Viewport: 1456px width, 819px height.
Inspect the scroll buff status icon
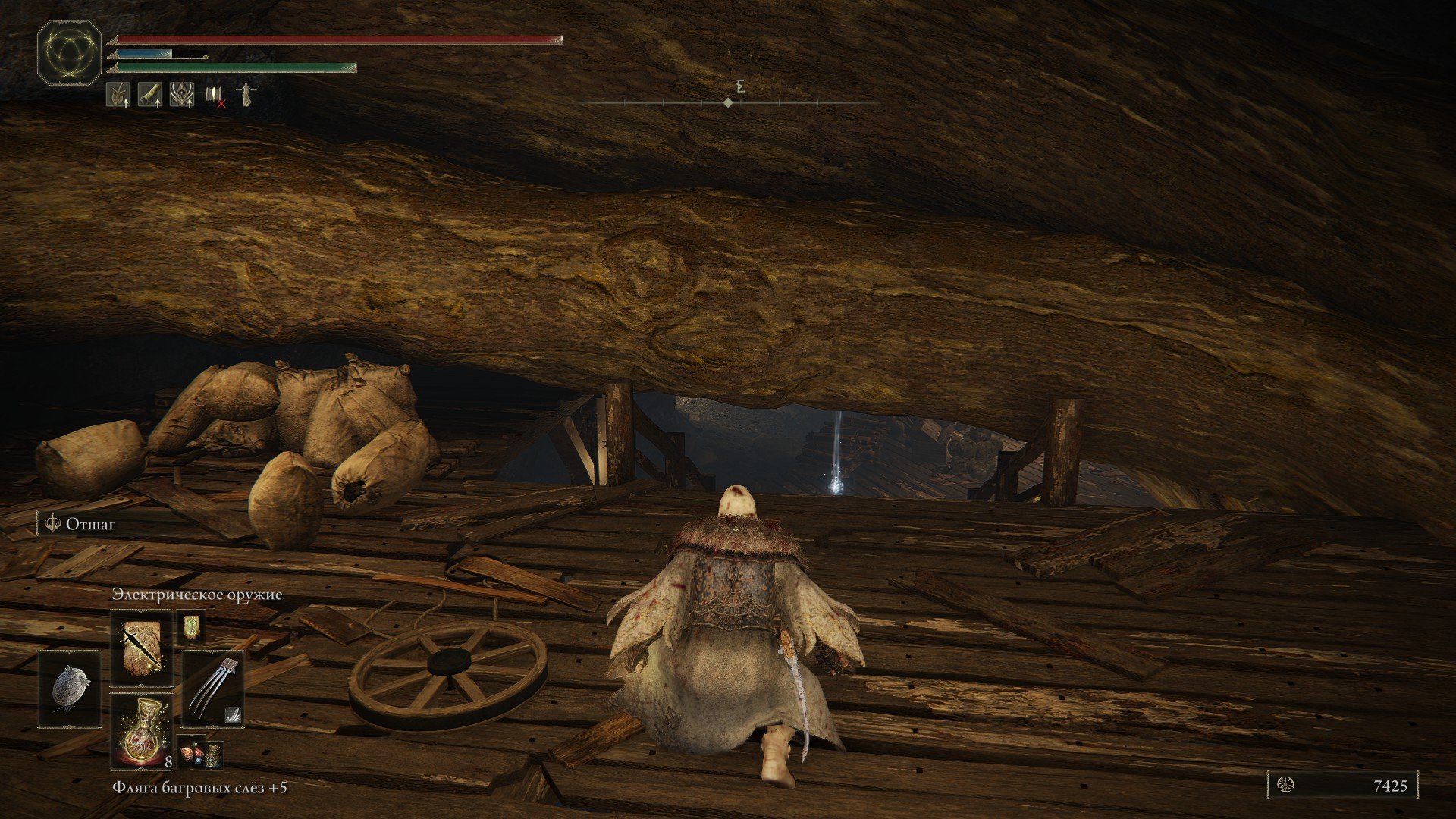(150, 95)
